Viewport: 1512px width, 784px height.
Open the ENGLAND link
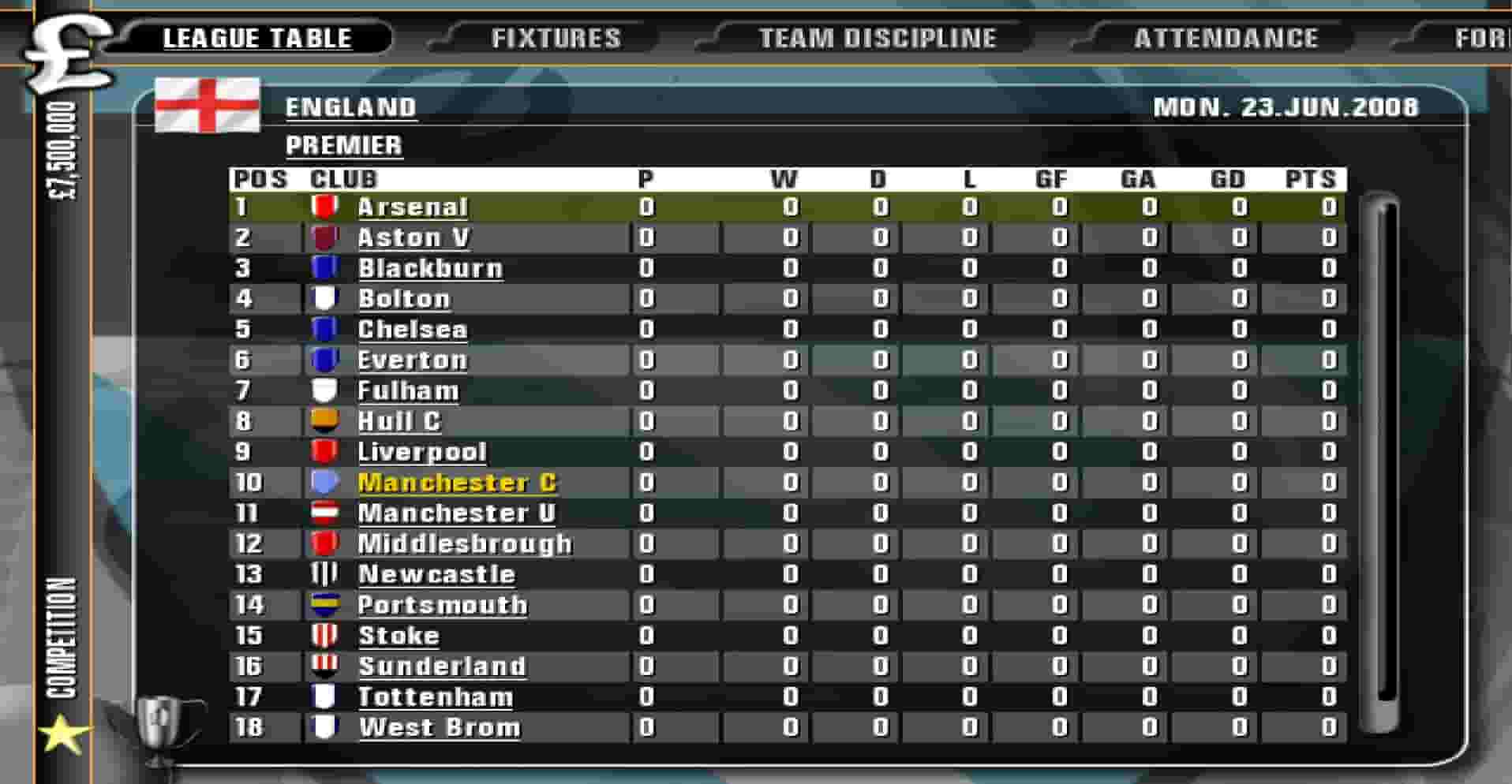(x=350, y=107)
